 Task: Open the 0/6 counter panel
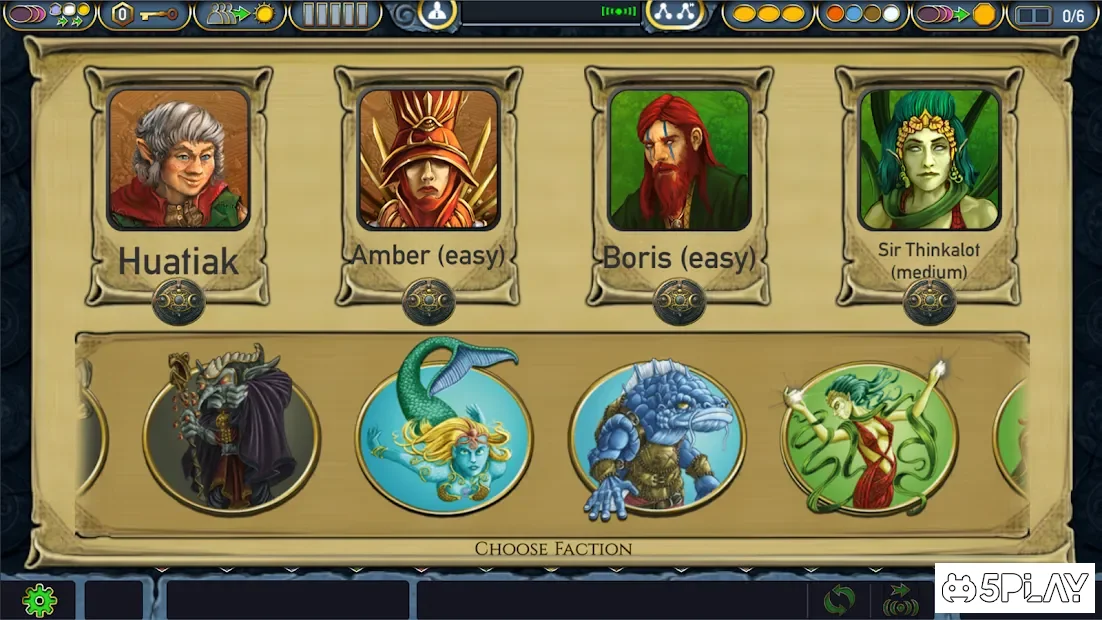point(1054,15)
